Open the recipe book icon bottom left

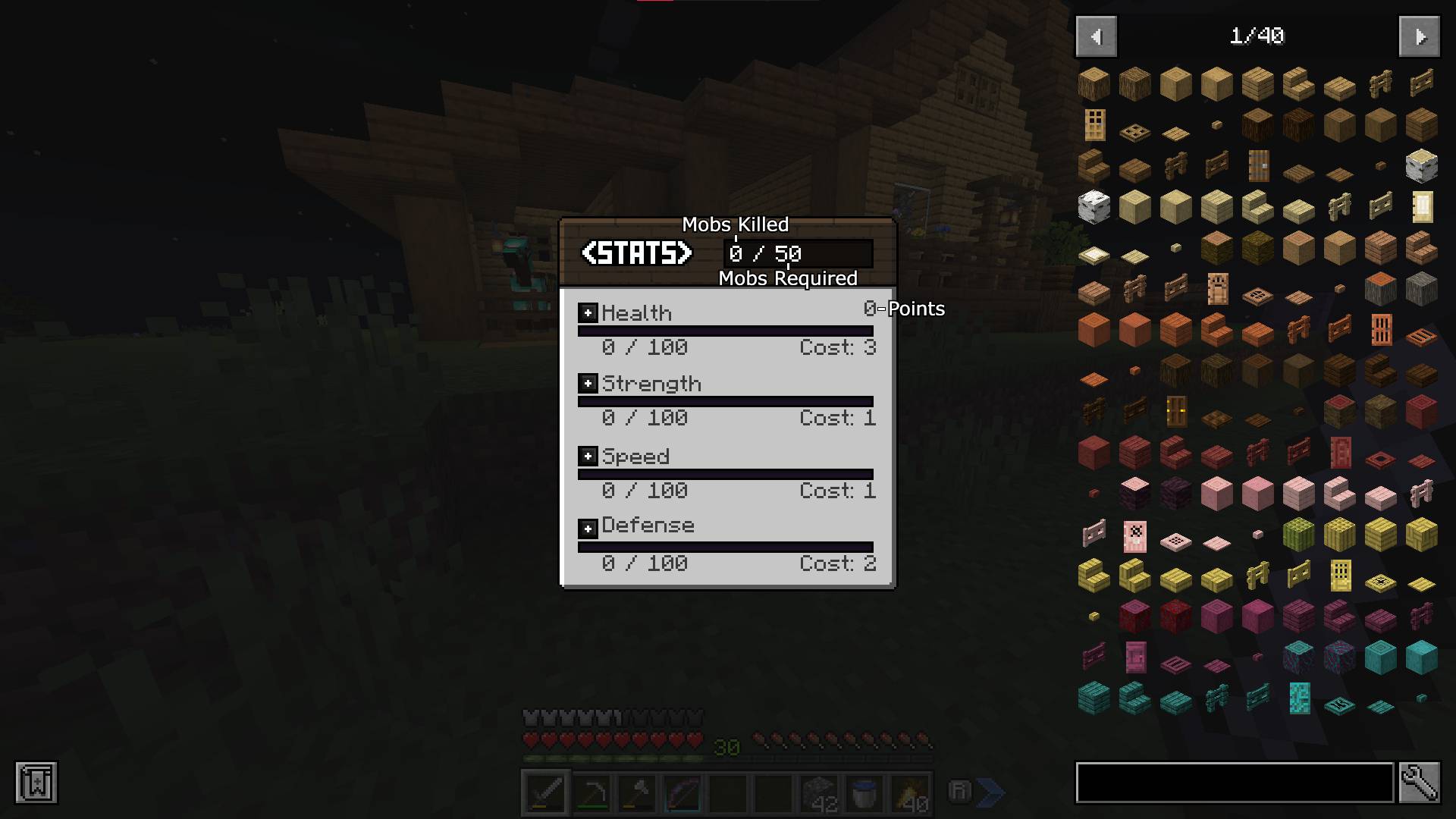click(x=33, y=783)
